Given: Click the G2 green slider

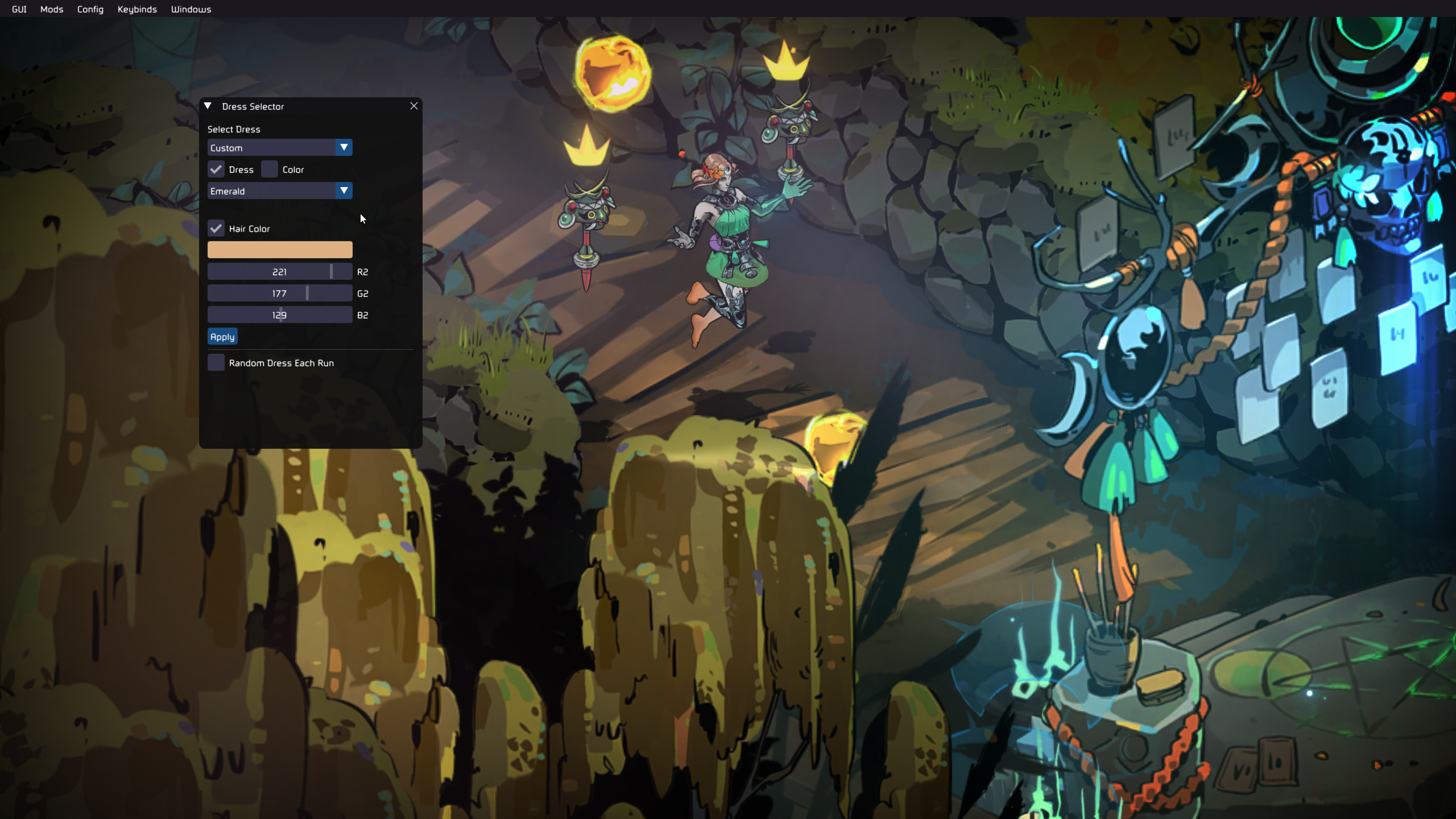Looking at the screenshot, I should [x=279, y=293].
